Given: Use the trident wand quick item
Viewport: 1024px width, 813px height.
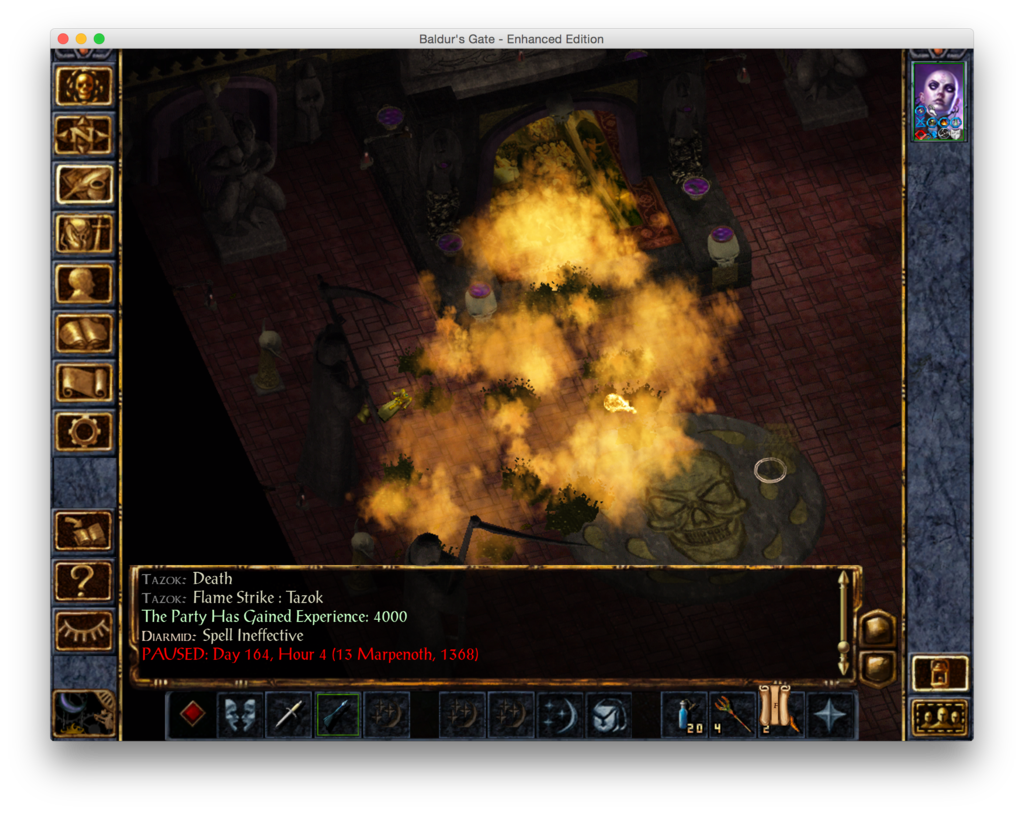Looking at the screenshot, I should [733, 714].
